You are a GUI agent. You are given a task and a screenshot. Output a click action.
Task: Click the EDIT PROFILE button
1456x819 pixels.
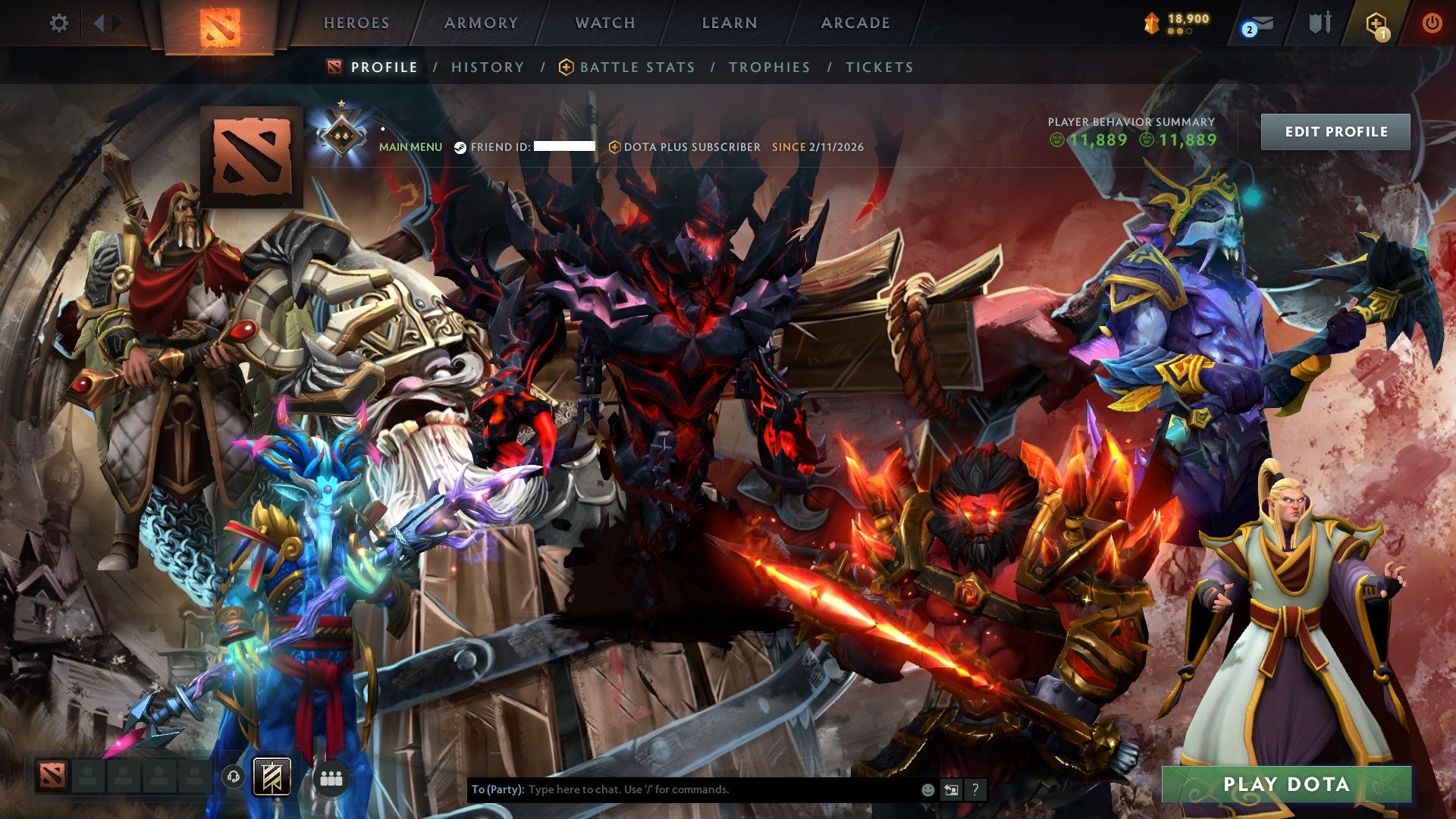click(1335, 130)
